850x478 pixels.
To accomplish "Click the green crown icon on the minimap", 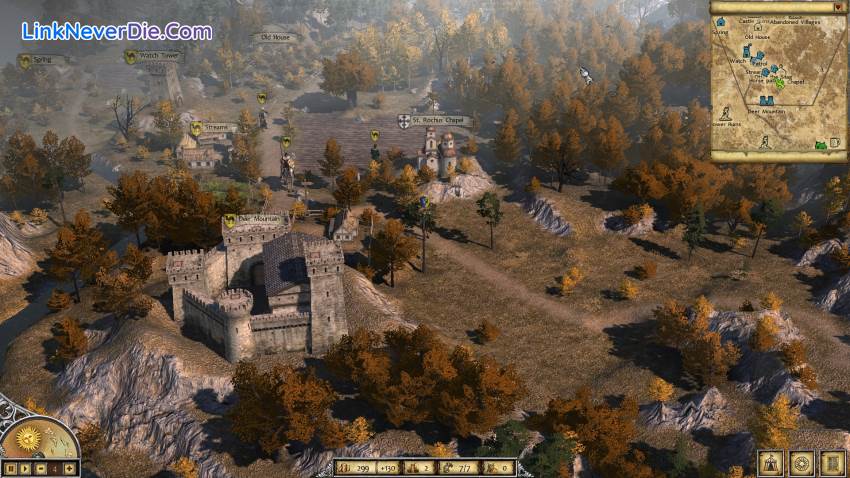I will tap(819, 144).
